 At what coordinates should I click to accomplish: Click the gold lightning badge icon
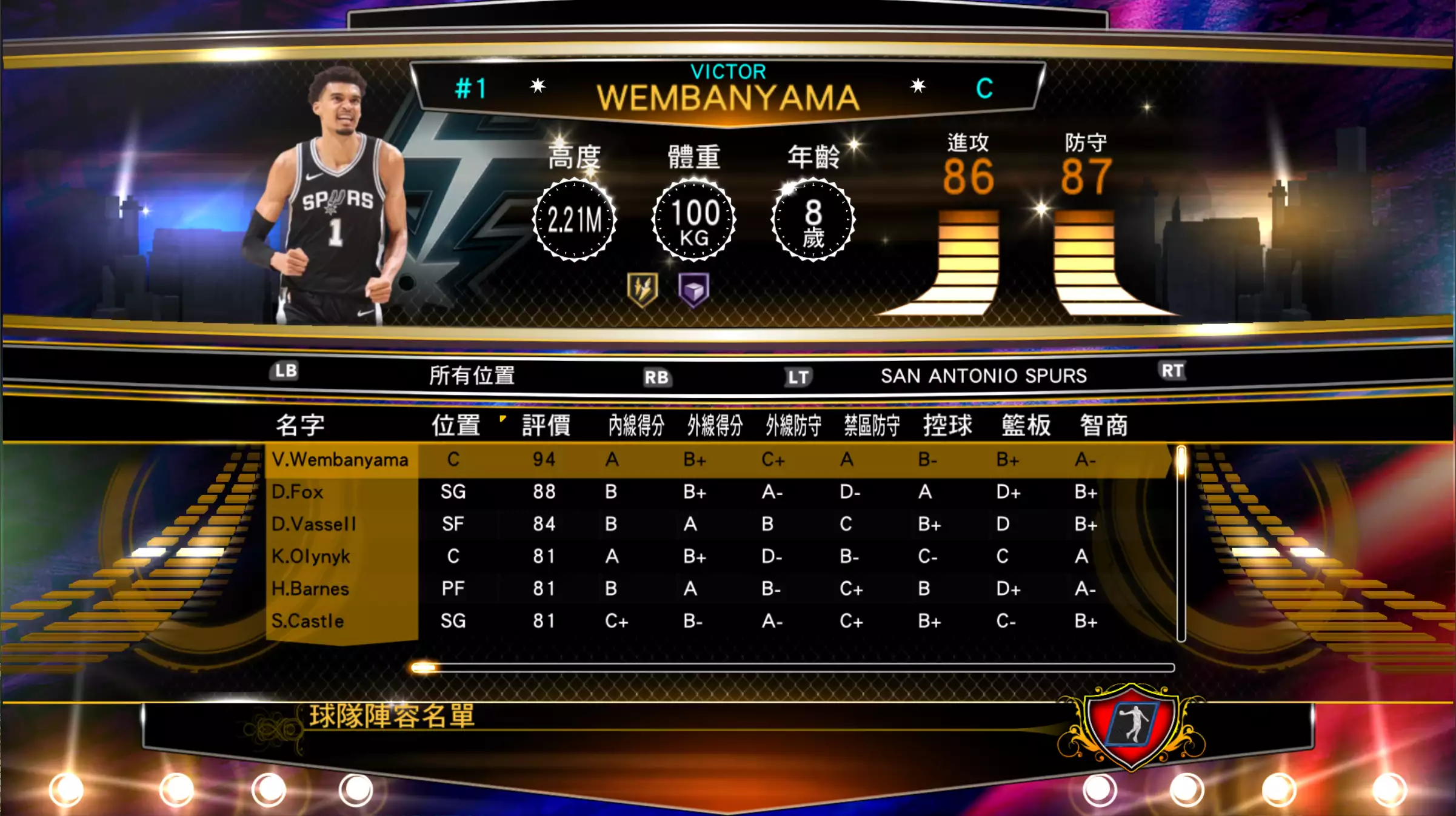643,290
